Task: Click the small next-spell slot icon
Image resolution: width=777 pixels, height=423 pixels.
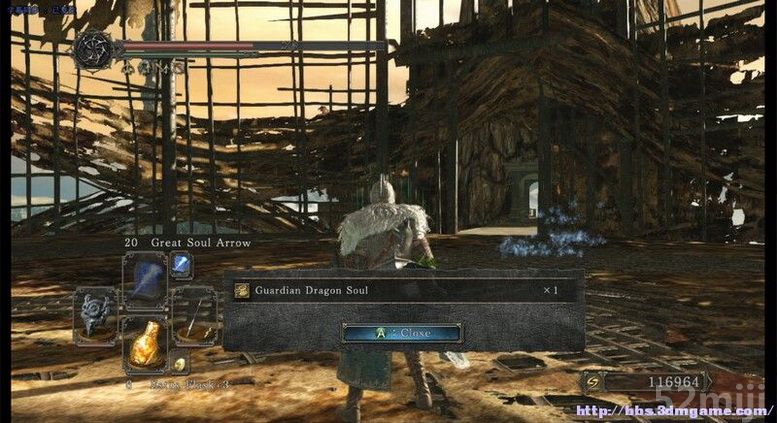Action: pyautogui.click(x=181, y=263)
